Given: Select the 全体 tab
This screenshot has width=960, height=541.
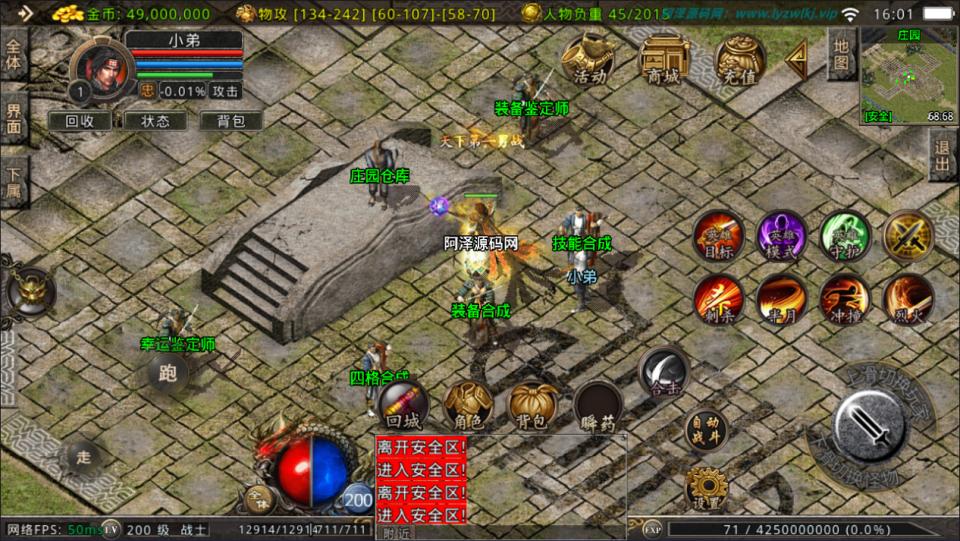Looking at the screenshot, I should [x=14, y=55].
